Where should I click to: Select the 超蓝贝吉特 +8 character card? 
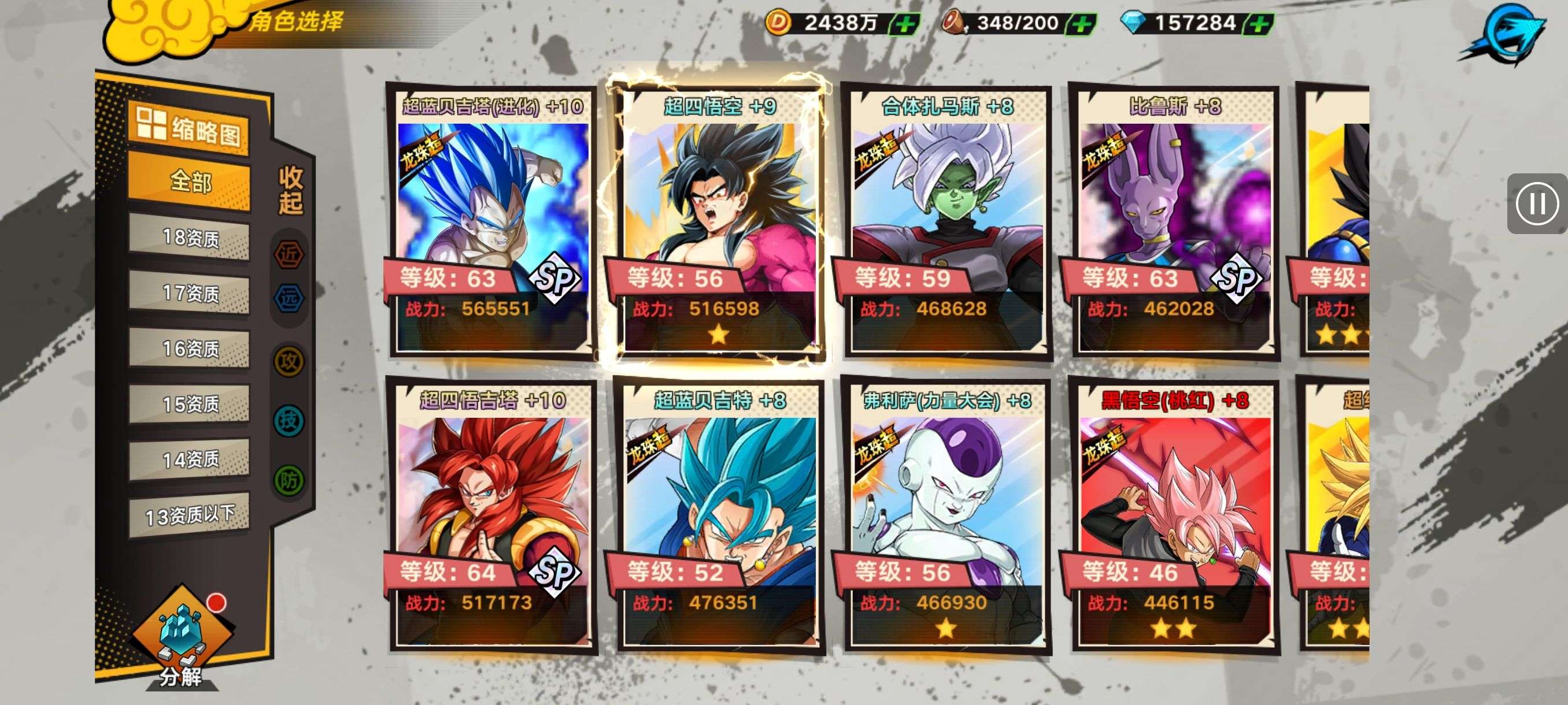coord(719,515)
